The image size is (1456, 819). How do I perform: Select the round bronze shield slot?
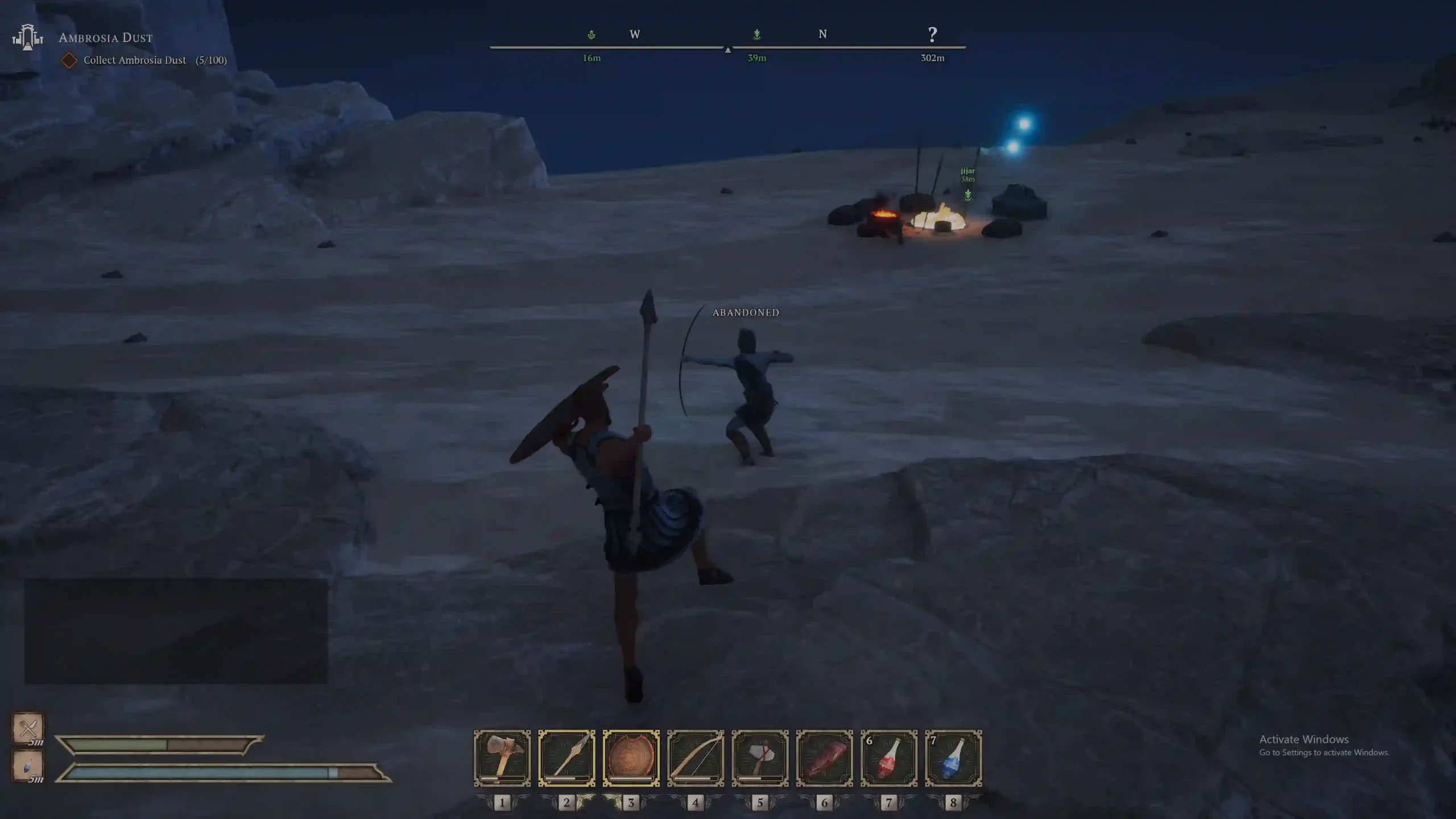click(631, 758)
